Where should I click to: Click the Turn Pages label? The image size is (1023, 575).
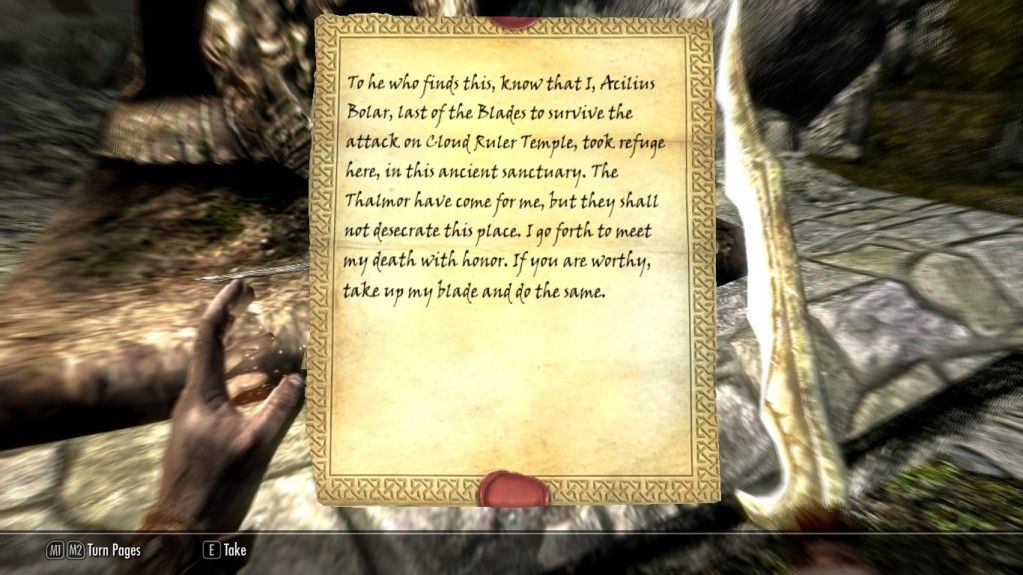click(x=114, y=549)
